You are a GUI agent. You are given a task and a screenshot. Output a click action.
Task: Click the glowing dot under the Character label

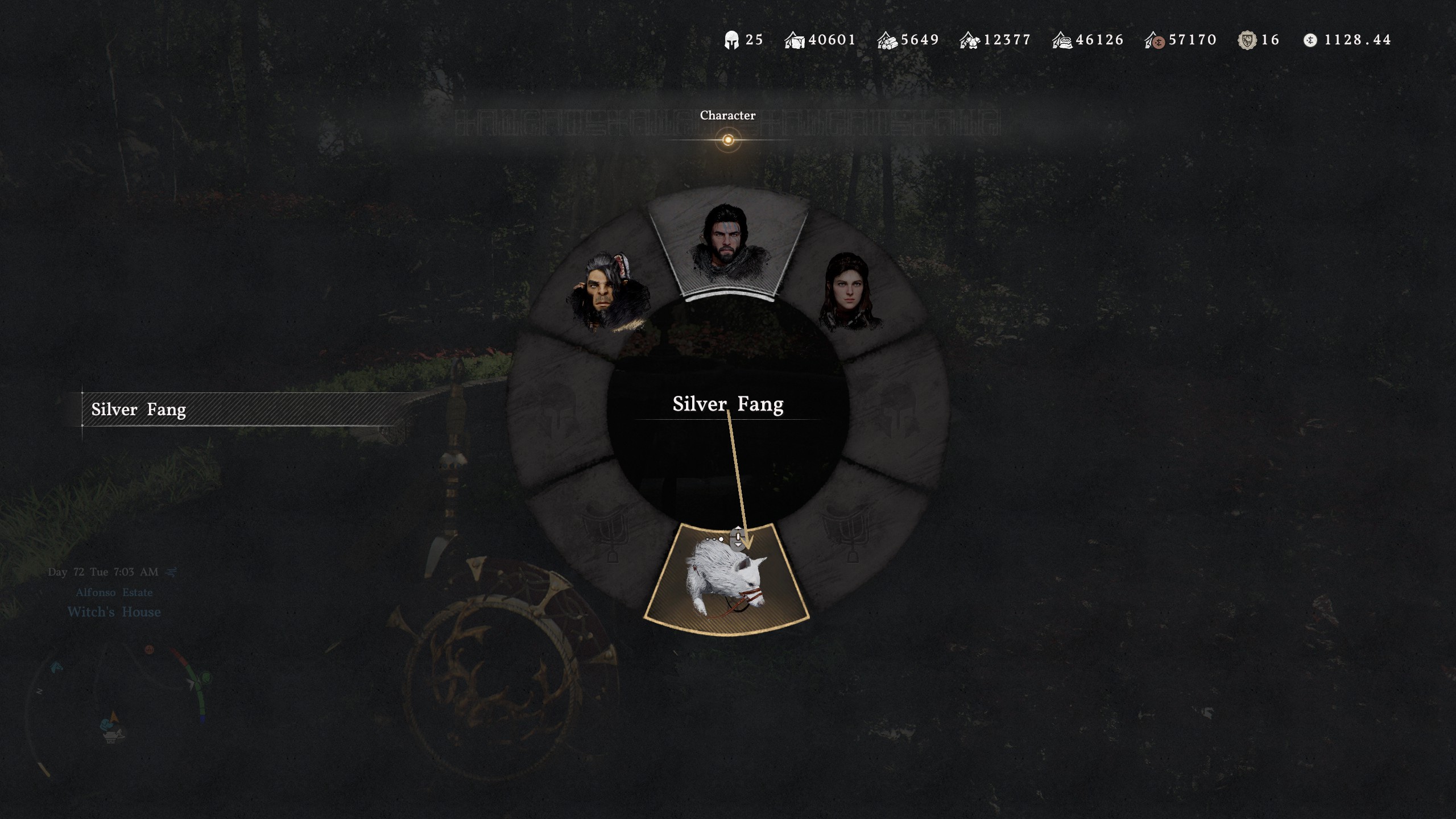728,139
